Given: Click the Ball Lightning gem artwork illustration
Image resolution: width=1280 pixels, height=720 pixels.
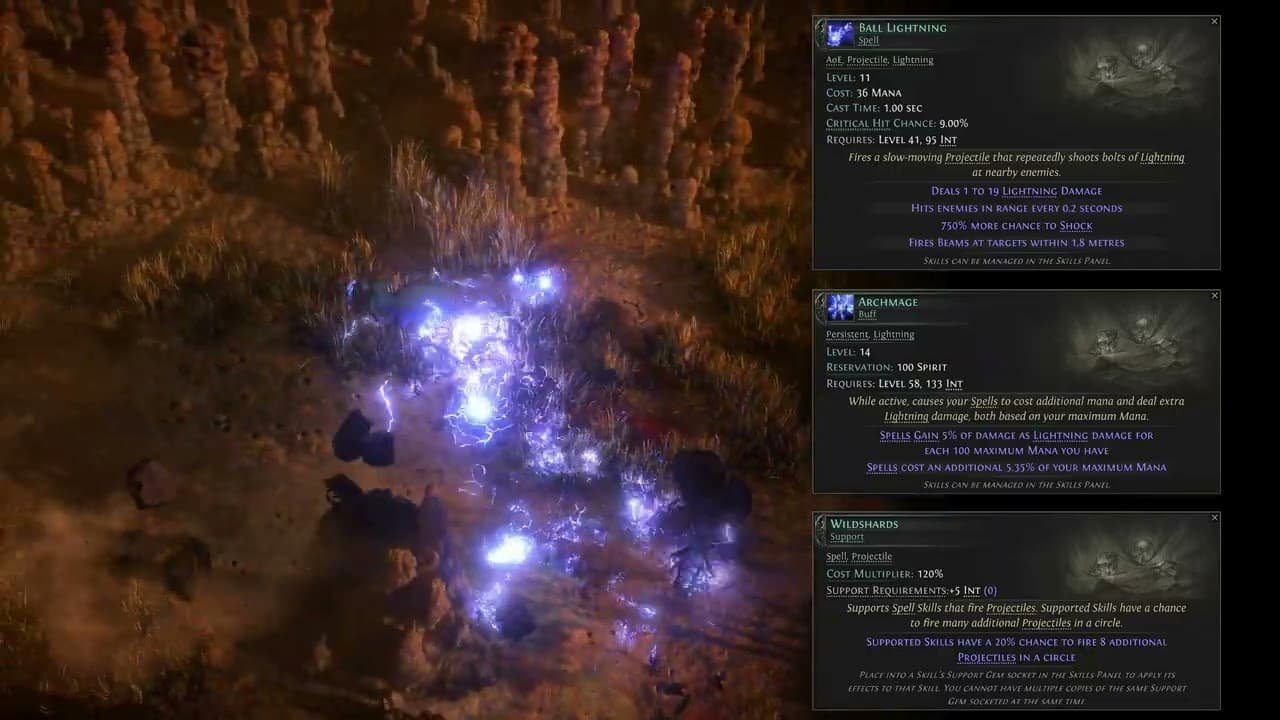Looking at the screenshot, I should tap(1135, 70).
